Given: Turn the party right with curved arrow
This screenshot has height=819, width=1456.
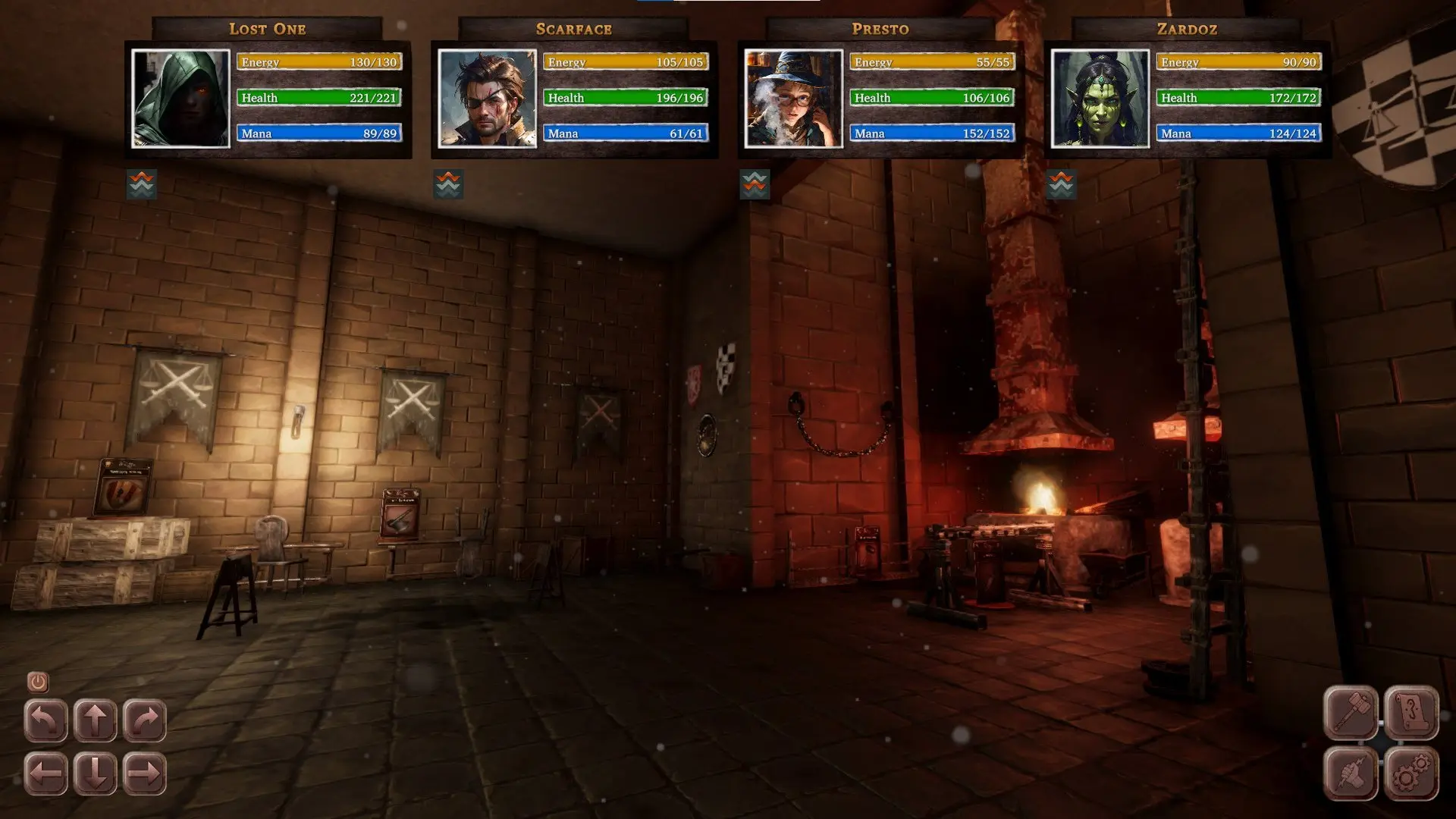Looking at the screenshot, I should click(145, 720).
